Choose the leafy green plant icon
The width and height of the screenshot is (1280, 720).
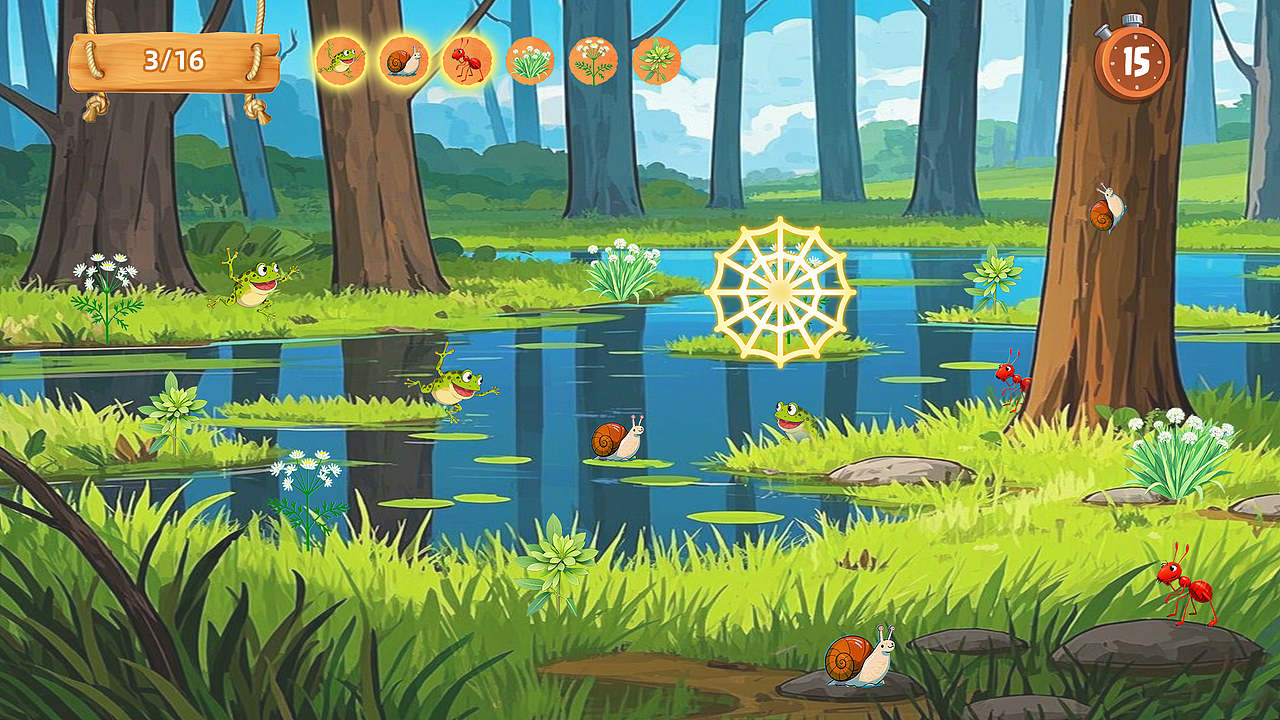[657, 61]
